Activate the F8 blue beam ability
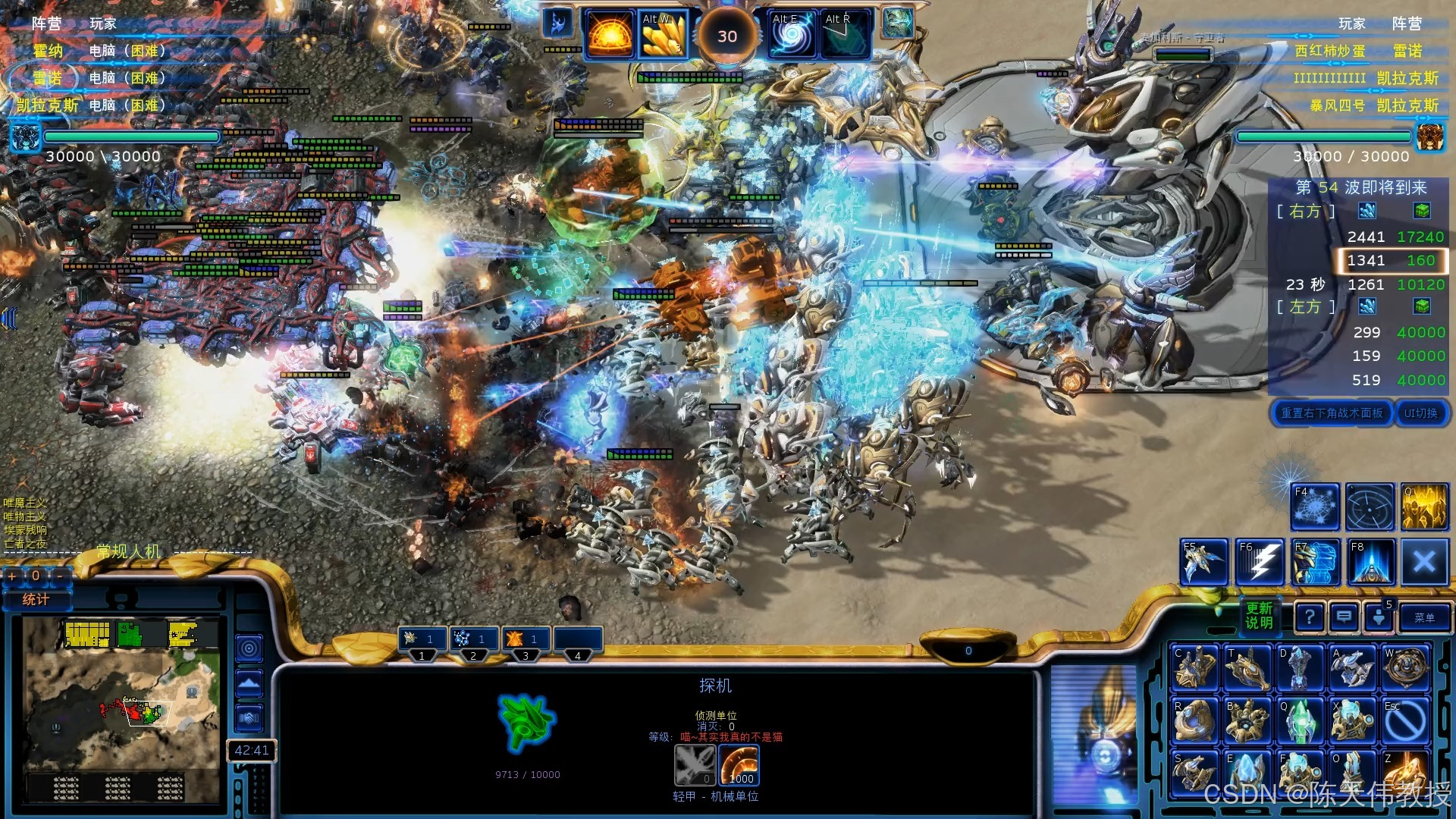This screenshot has height=819, width=1456. coord(1370,563)
